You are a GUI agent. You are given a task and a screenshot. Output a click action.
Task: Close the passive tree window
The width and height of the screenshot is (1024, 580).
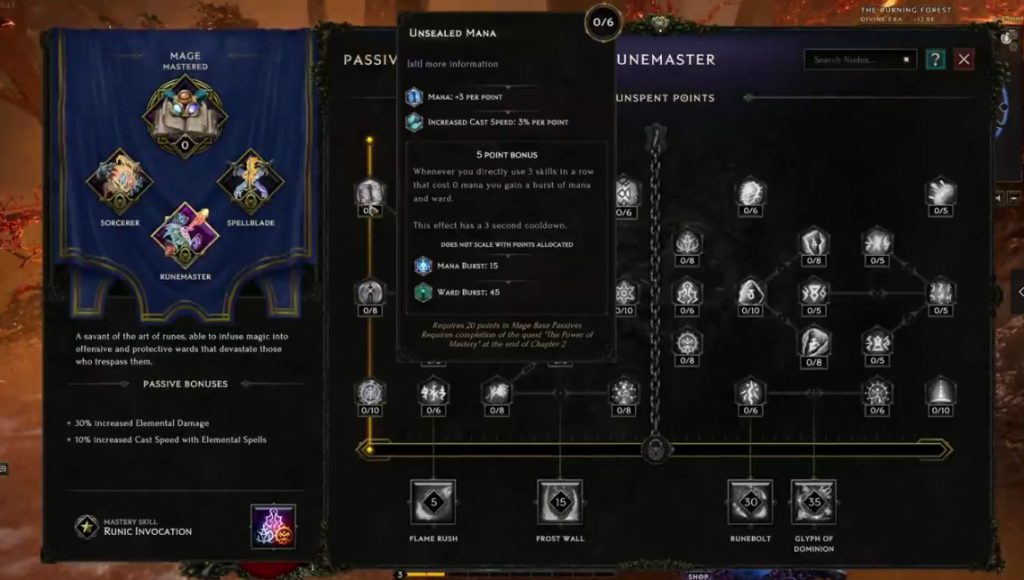[963, 60]
